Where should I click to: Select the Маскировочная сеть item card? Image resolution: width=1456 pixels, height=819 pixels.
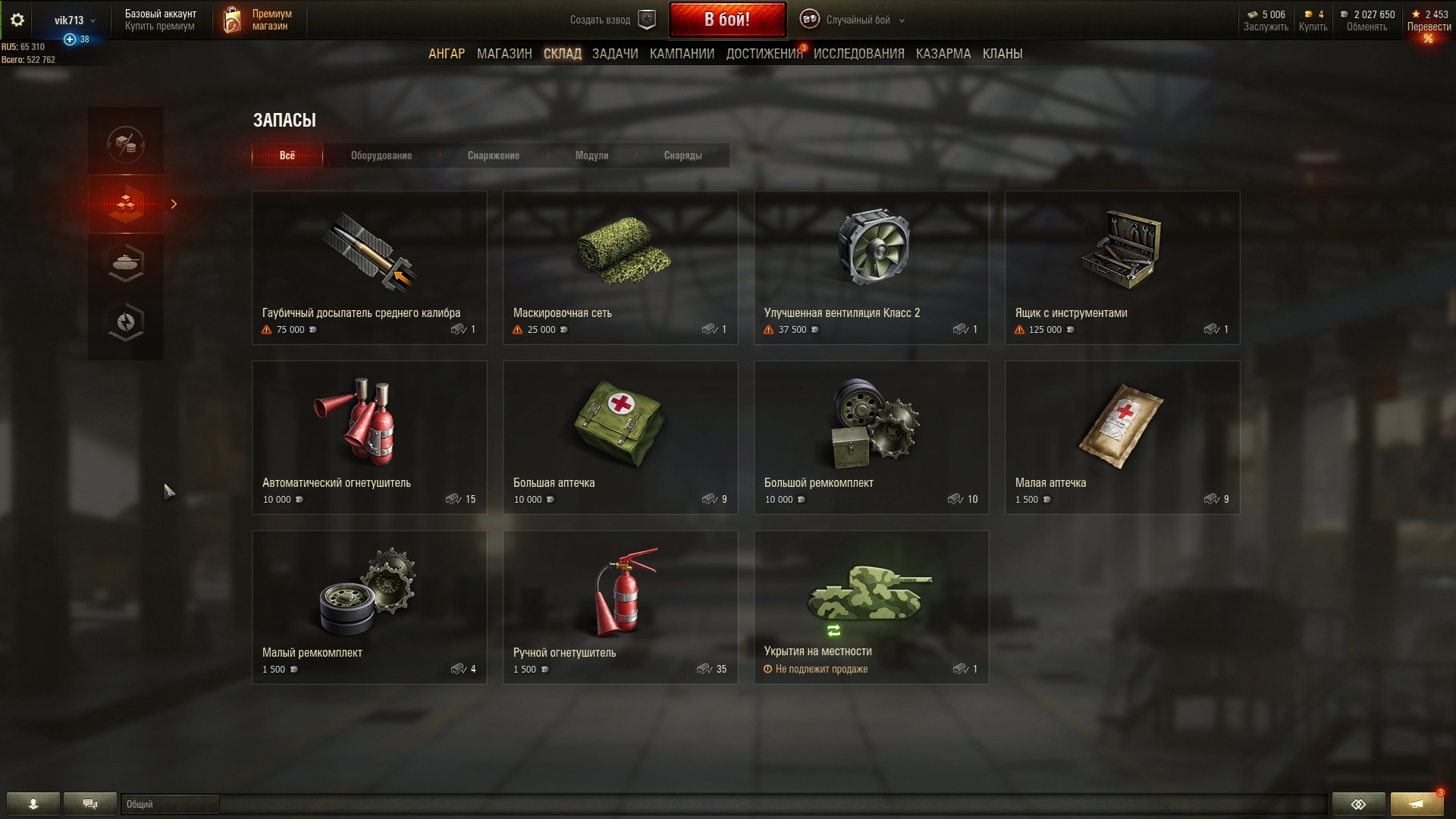(x=620, y=267)
